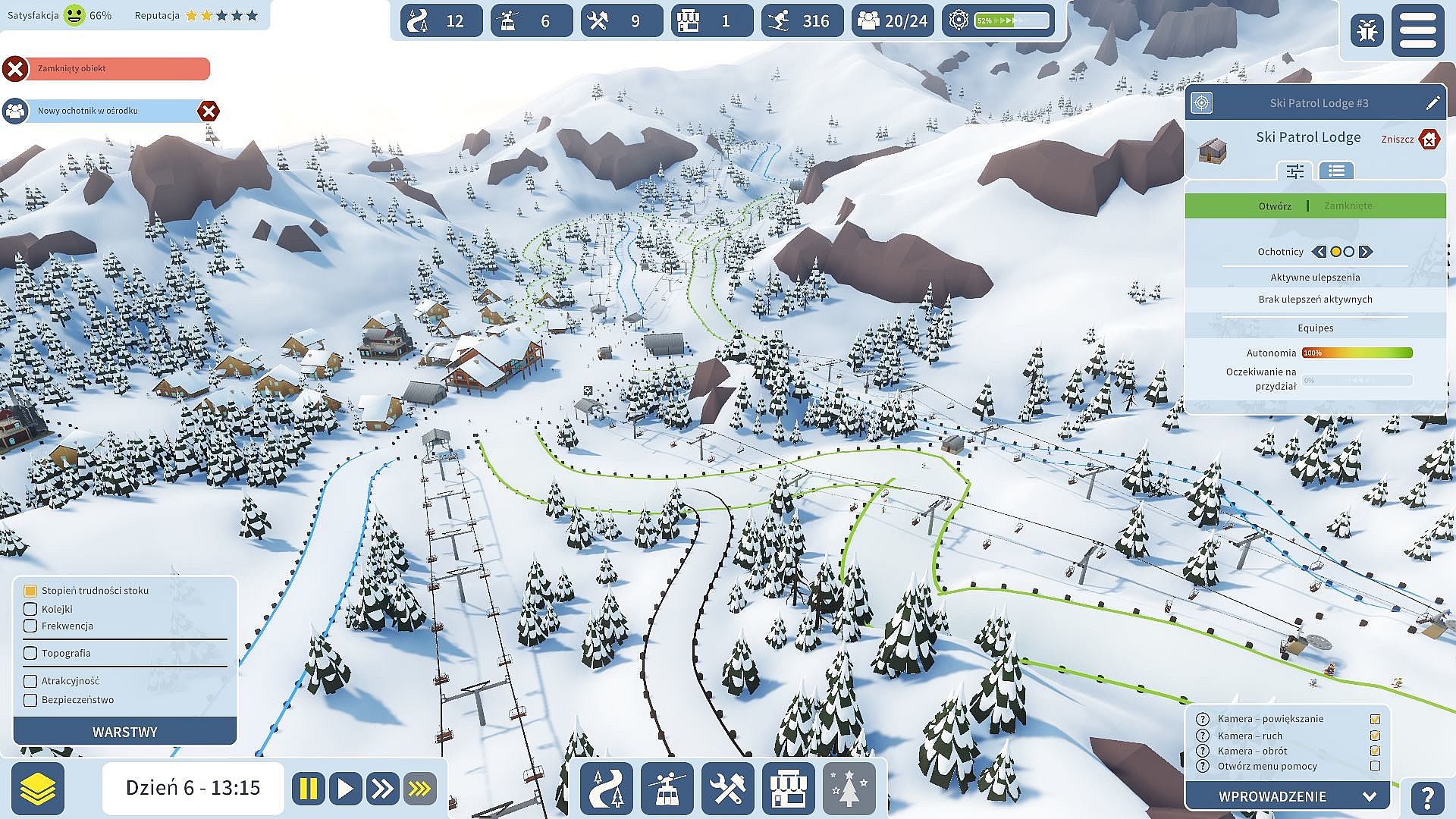Open help with the question mark button
The width and height of the screenshot is (1456, 819).
pos(1427,798)
